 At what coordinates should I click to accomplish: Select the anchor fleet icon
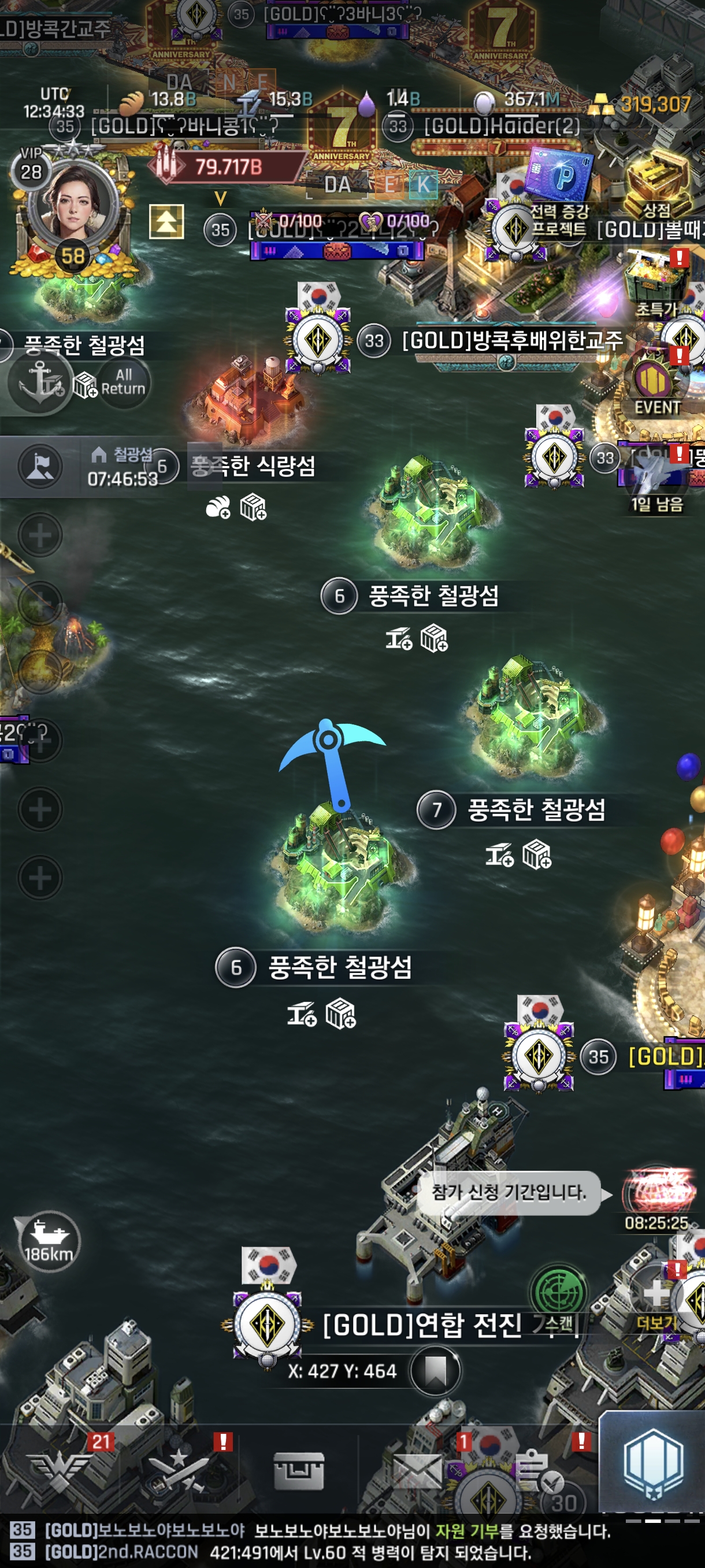[x=40, y=381]
